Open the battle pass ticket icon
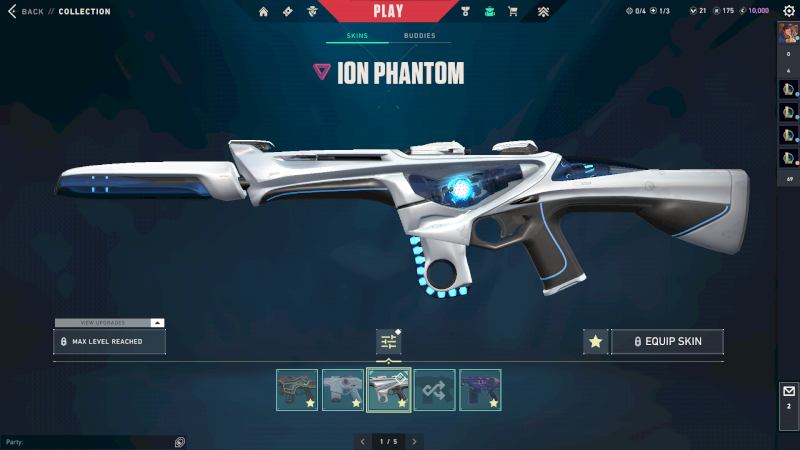 [287, 12]
